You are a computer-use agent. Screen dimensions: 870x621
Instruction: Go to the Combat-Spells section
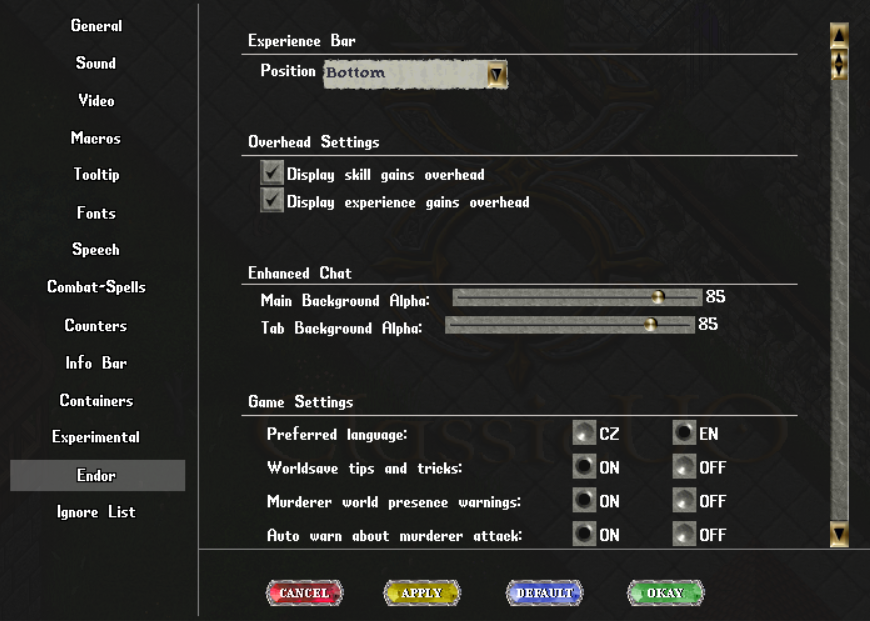click(x=96, y=287)
